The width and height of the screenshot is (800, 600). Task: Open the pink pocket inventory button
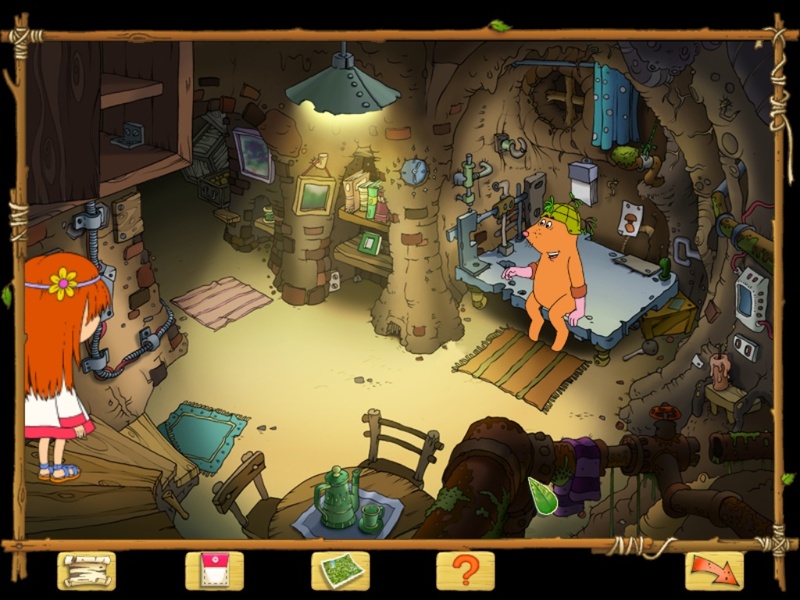click(214, 571)
